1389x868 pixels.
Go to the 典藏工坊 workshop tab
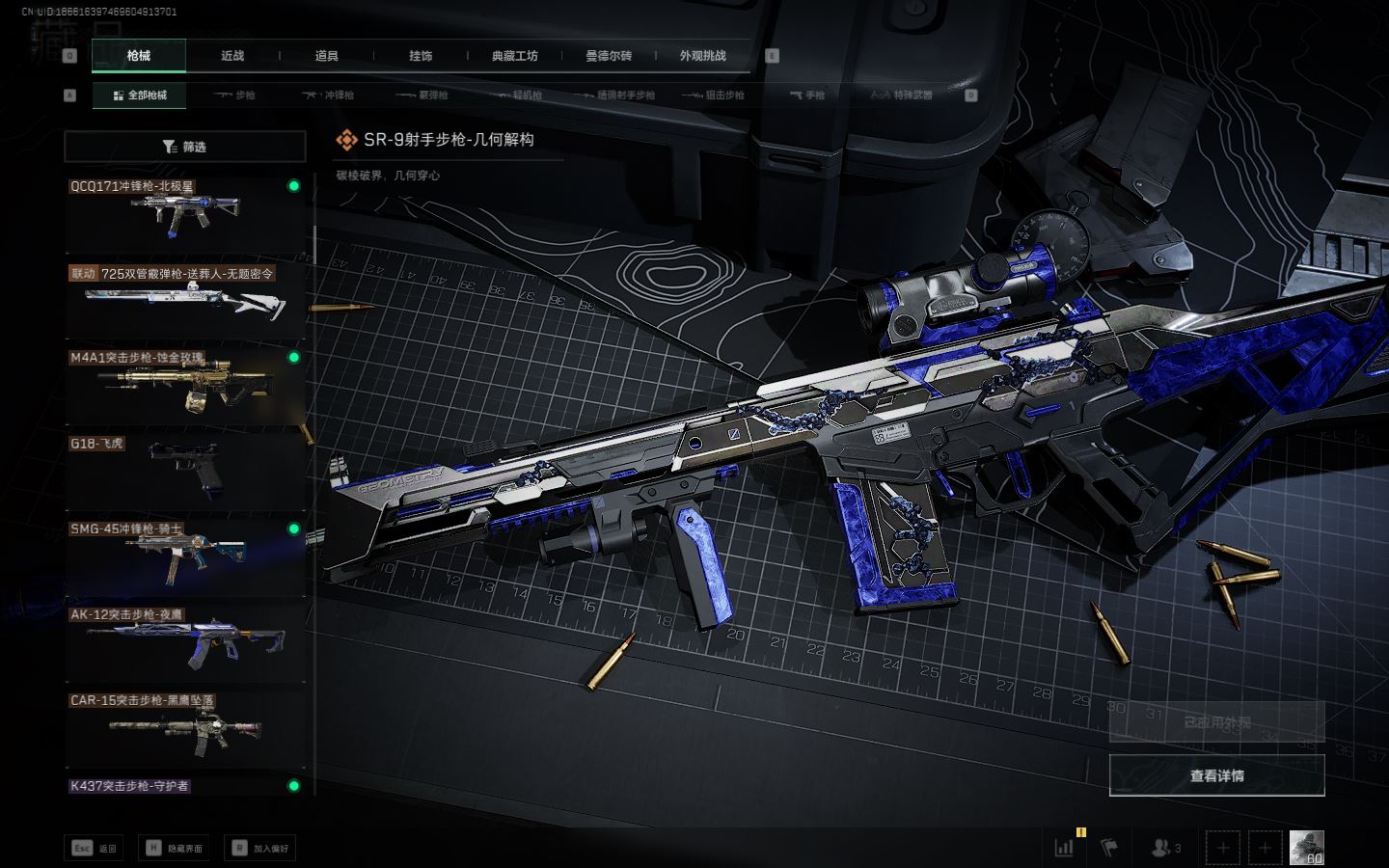coord(514,56)
